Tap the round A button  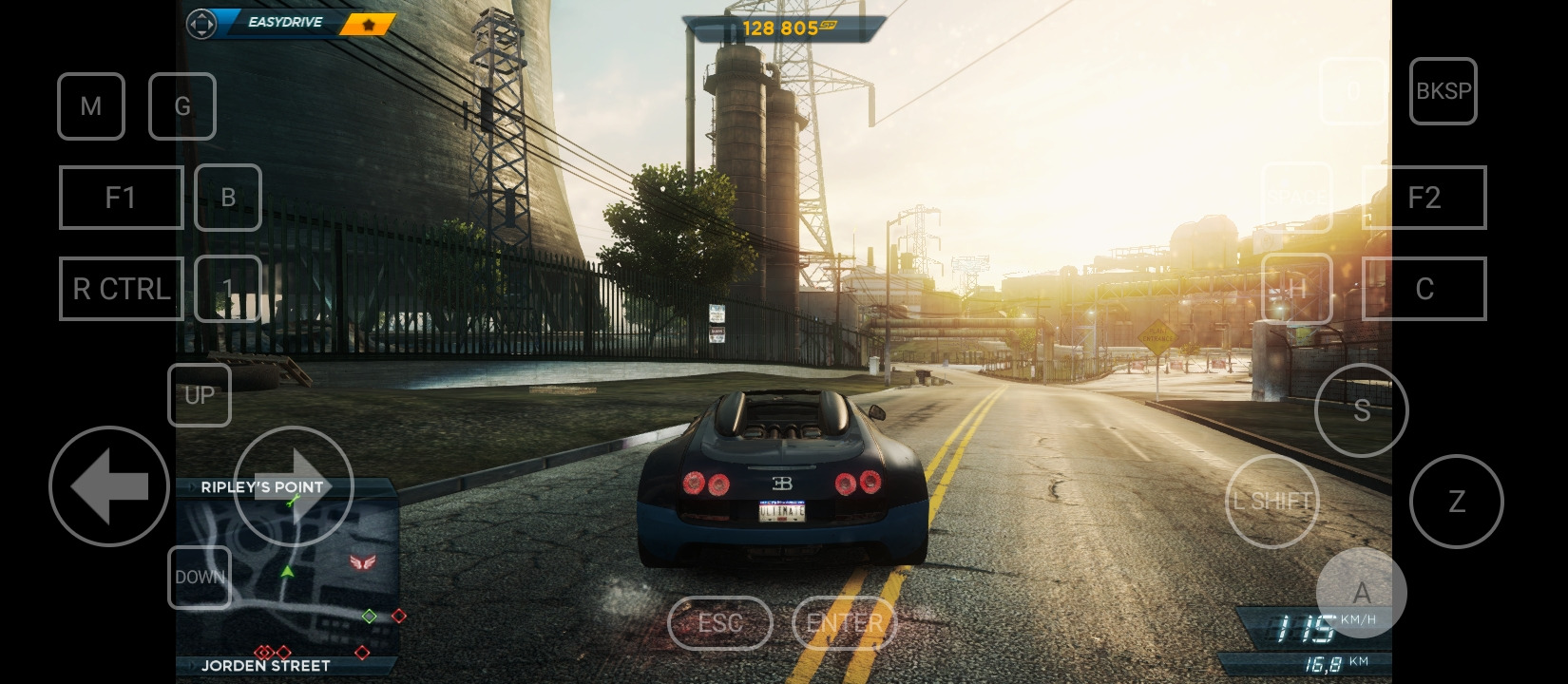click(1362, 593)
